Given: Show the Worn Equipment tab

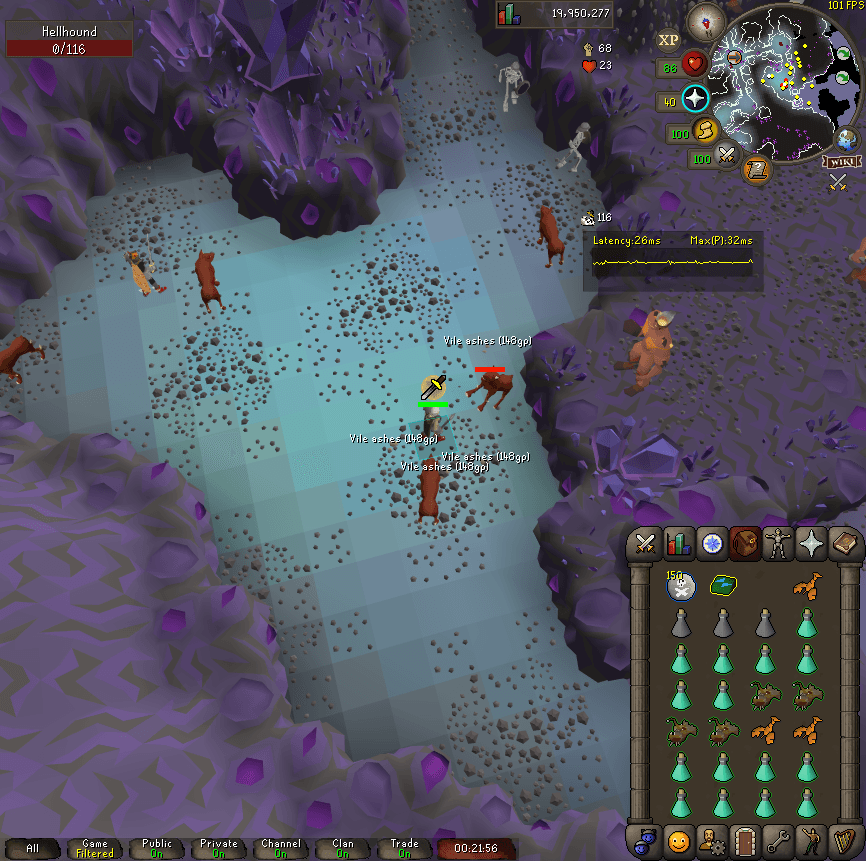Looking at the screenshot, I should click(778, 543).
